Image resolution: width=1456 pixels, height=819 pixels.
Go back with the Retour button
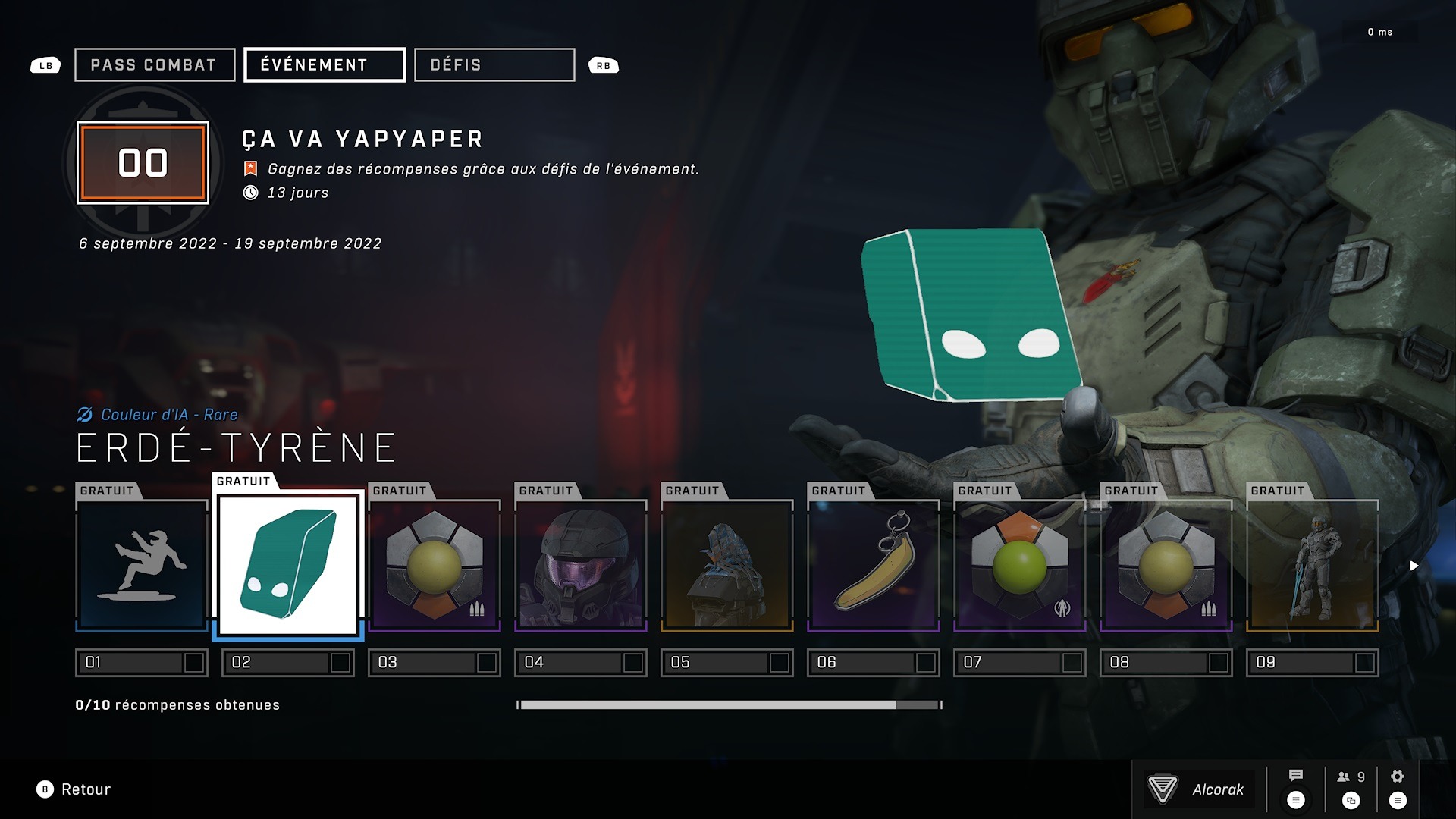[74, 789]
